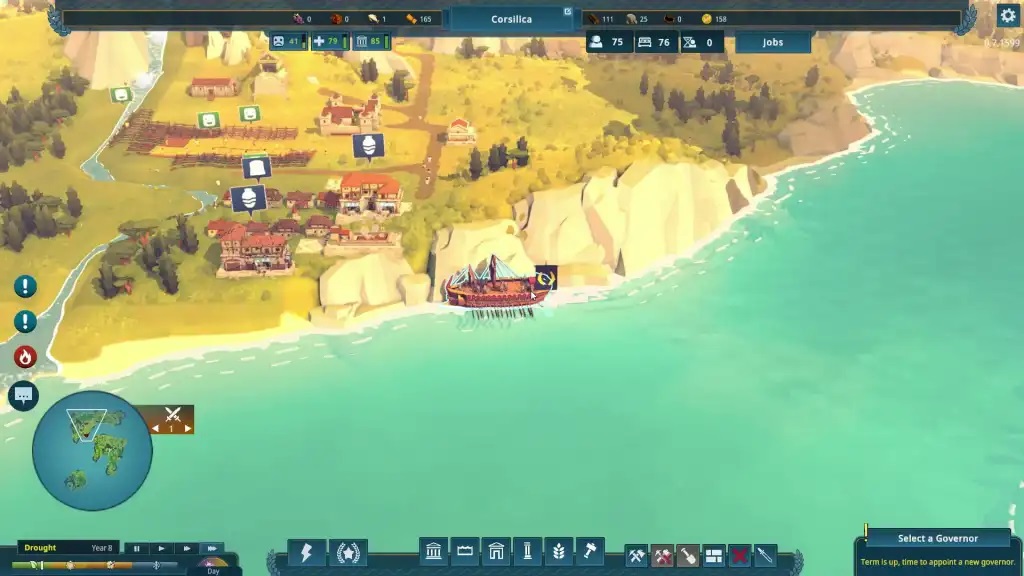Click the right arrow on the crossed-swords panel
The height and width of the screenshot is (576, 1024).
click(x=188, y=428)
